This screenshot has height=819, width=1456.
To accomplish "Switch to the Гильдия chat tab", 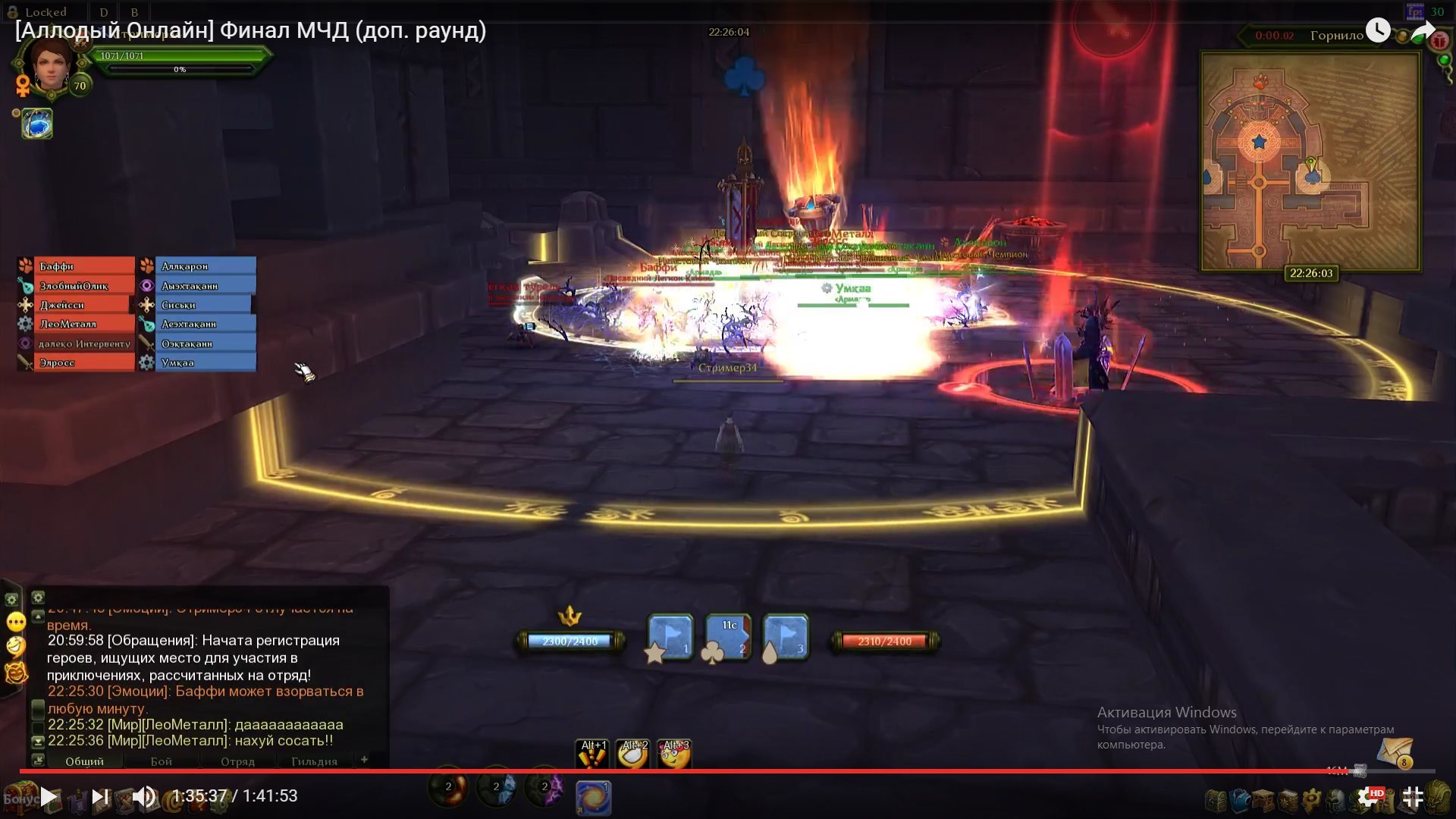I will point(314,761).
